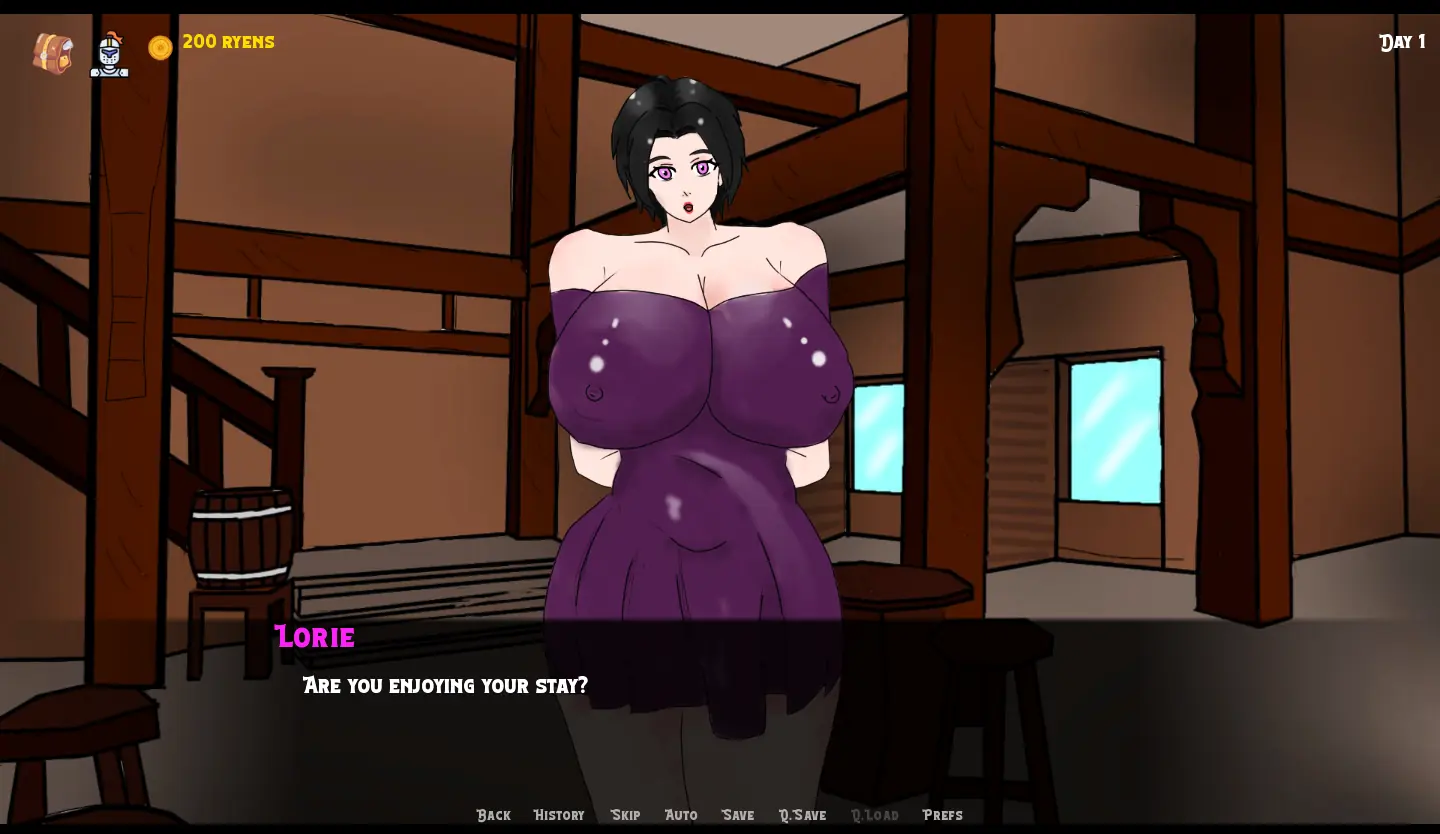This screenshot has height=834, width=1440.
Task: Perform a quick save with Q.Save
Action: tap(802, 815)
